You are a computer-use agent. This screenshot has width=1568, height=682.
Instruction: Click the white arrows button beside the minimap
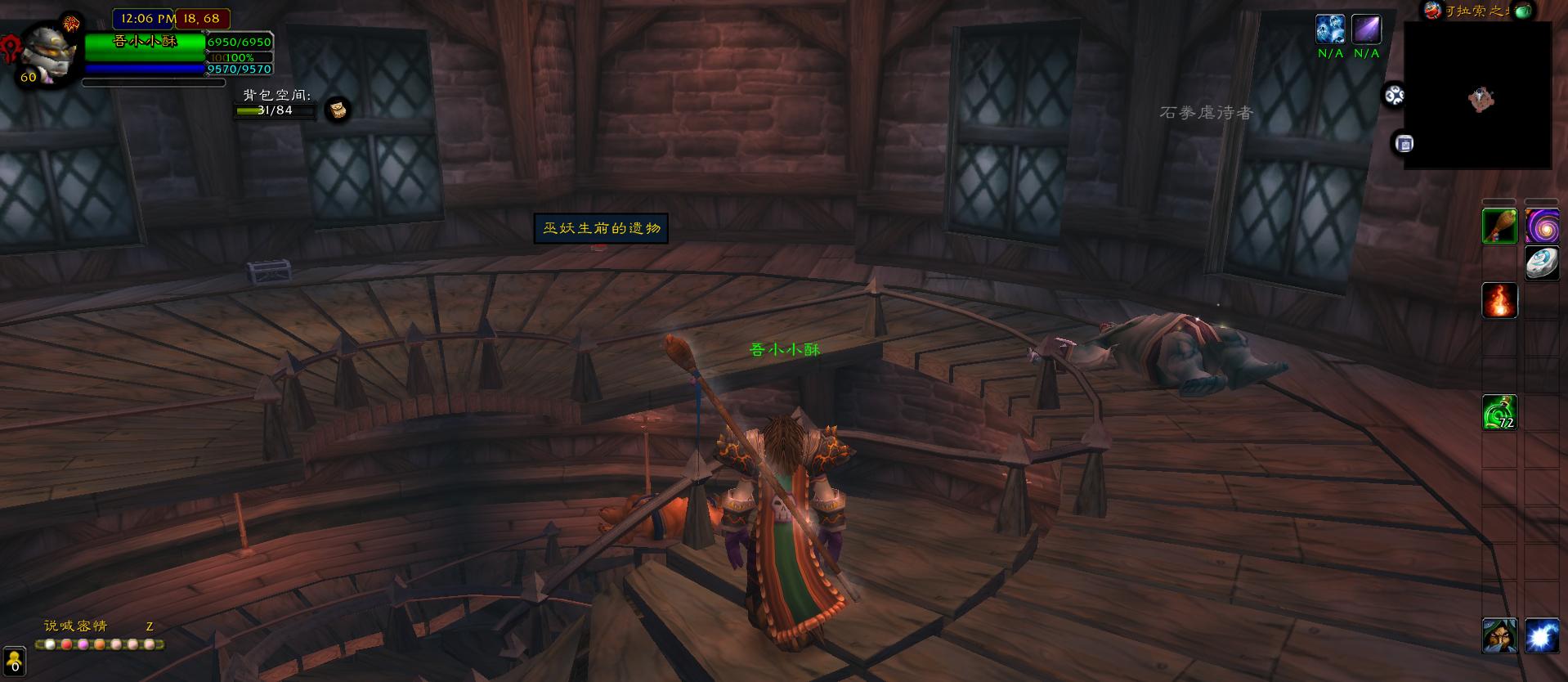[x=1394, y=96]
